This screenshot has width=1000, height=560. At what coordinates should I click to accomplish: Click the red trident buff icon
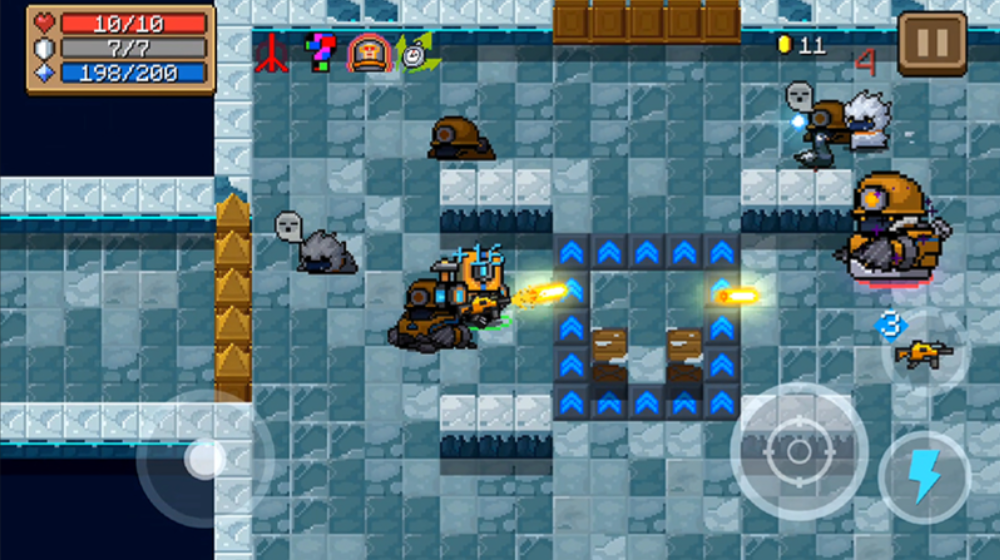(x=272, y=53)
